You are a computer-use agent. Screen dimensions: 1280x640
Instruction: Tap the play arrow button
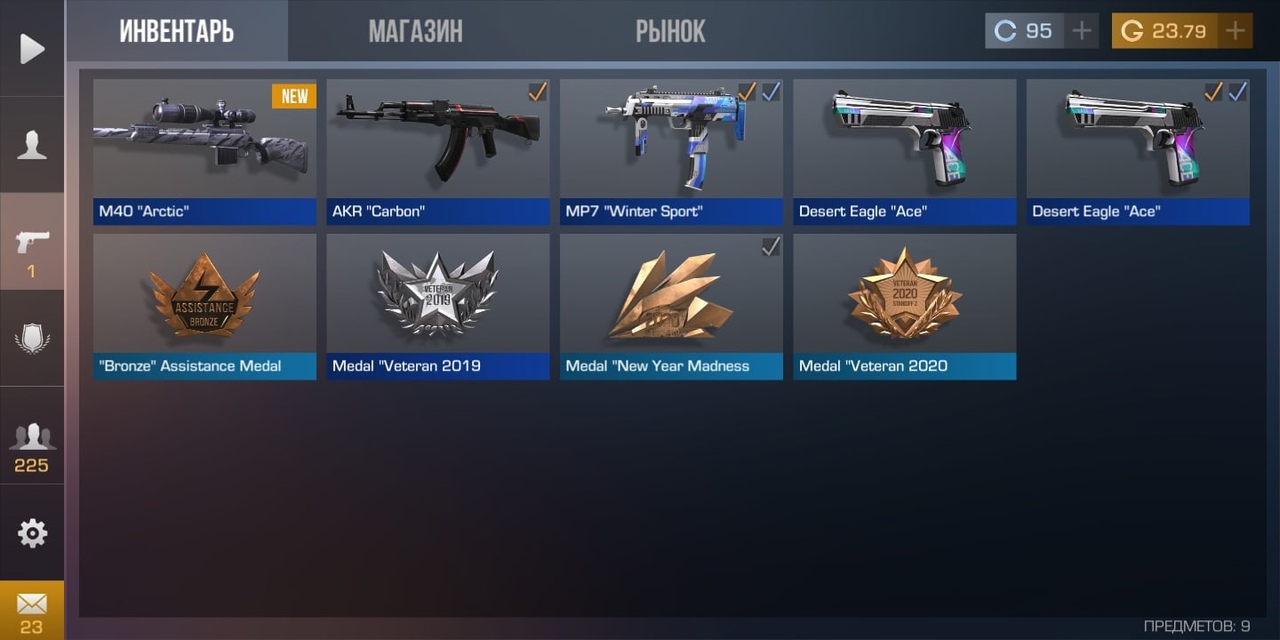pyautogui.click(x=32, y=48)
